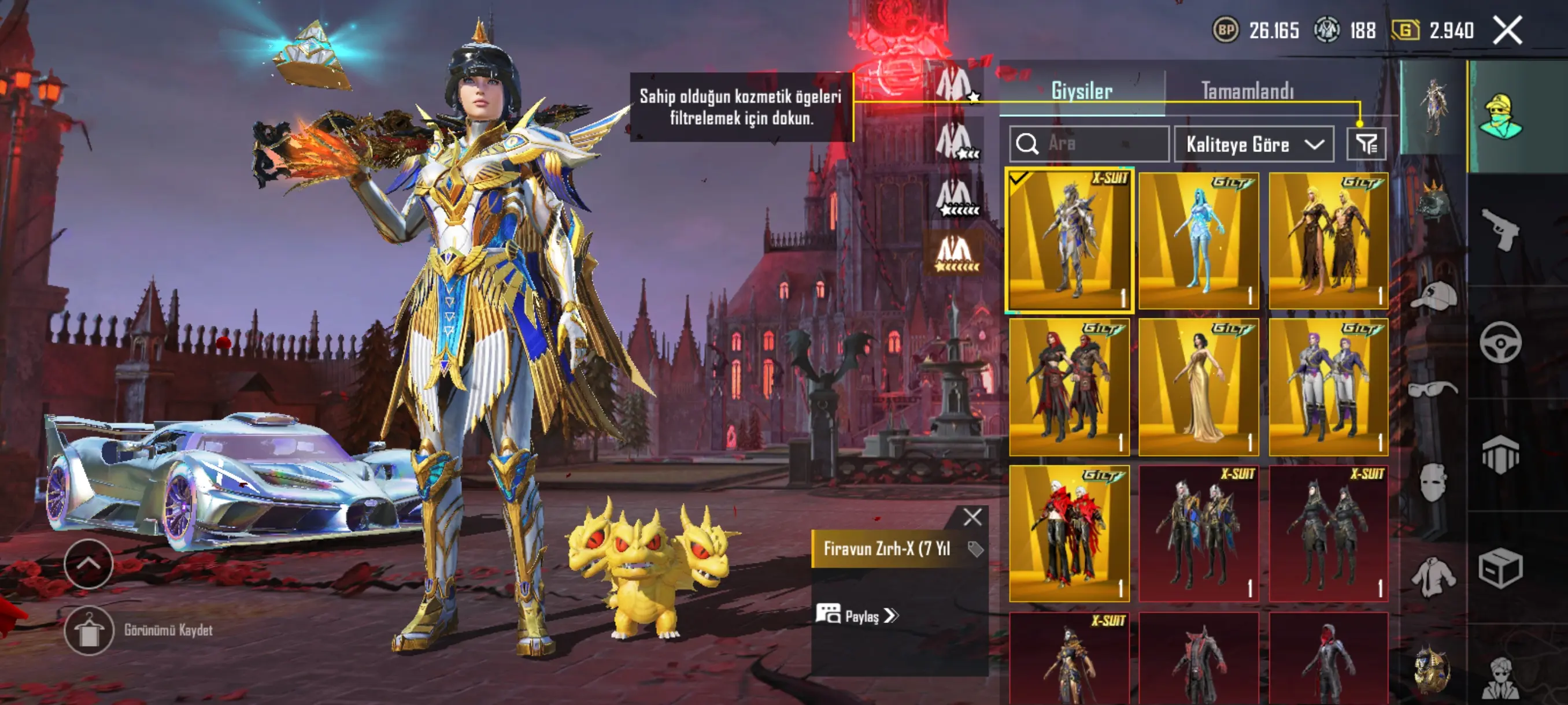The width and height of the screenshot is (1568, 705).
Task: Click the Ara search field
Action: [1089, 144]
